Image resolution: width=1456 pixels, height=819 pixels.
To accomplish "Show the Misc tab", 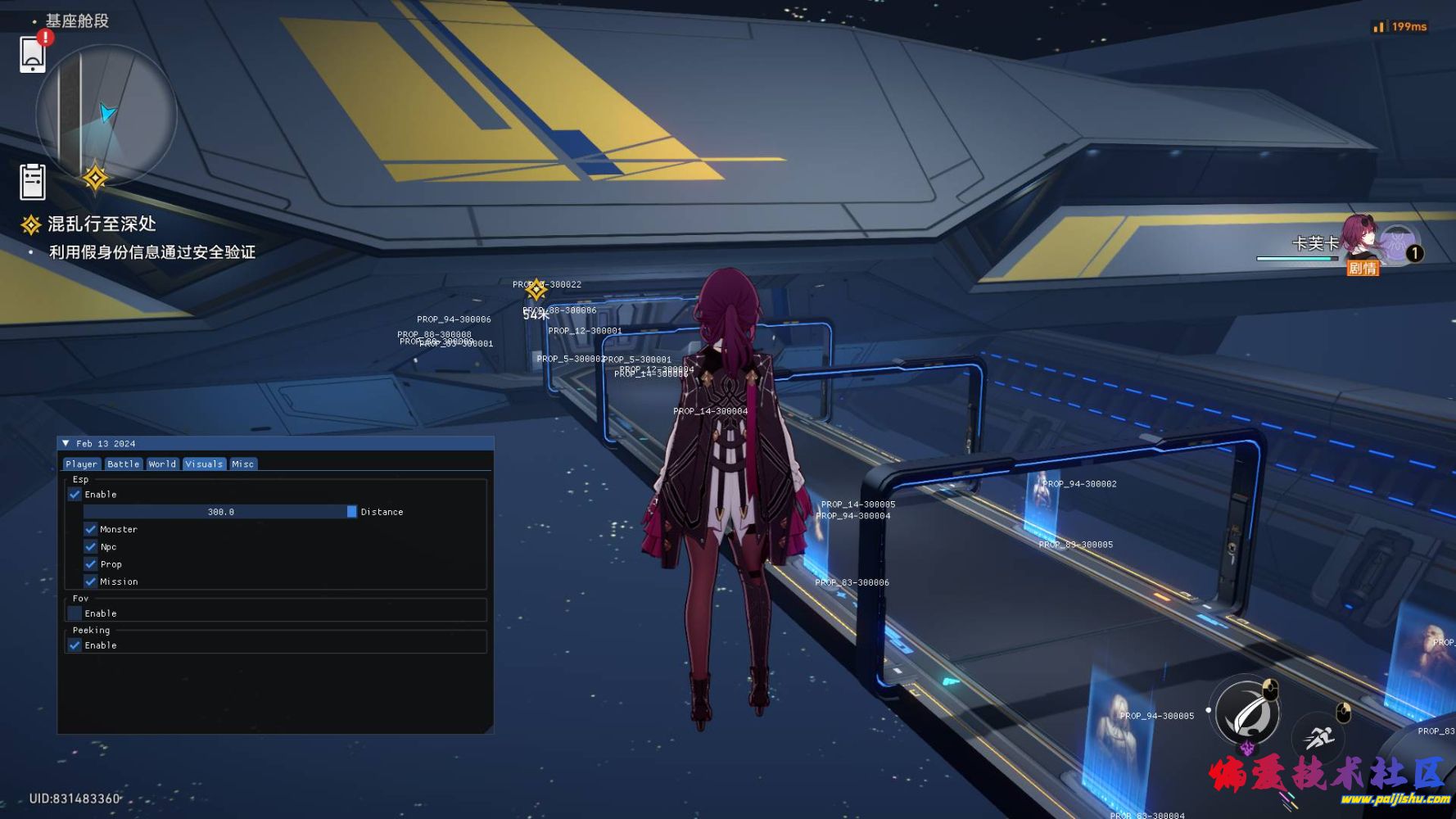I will click(242, 464).
